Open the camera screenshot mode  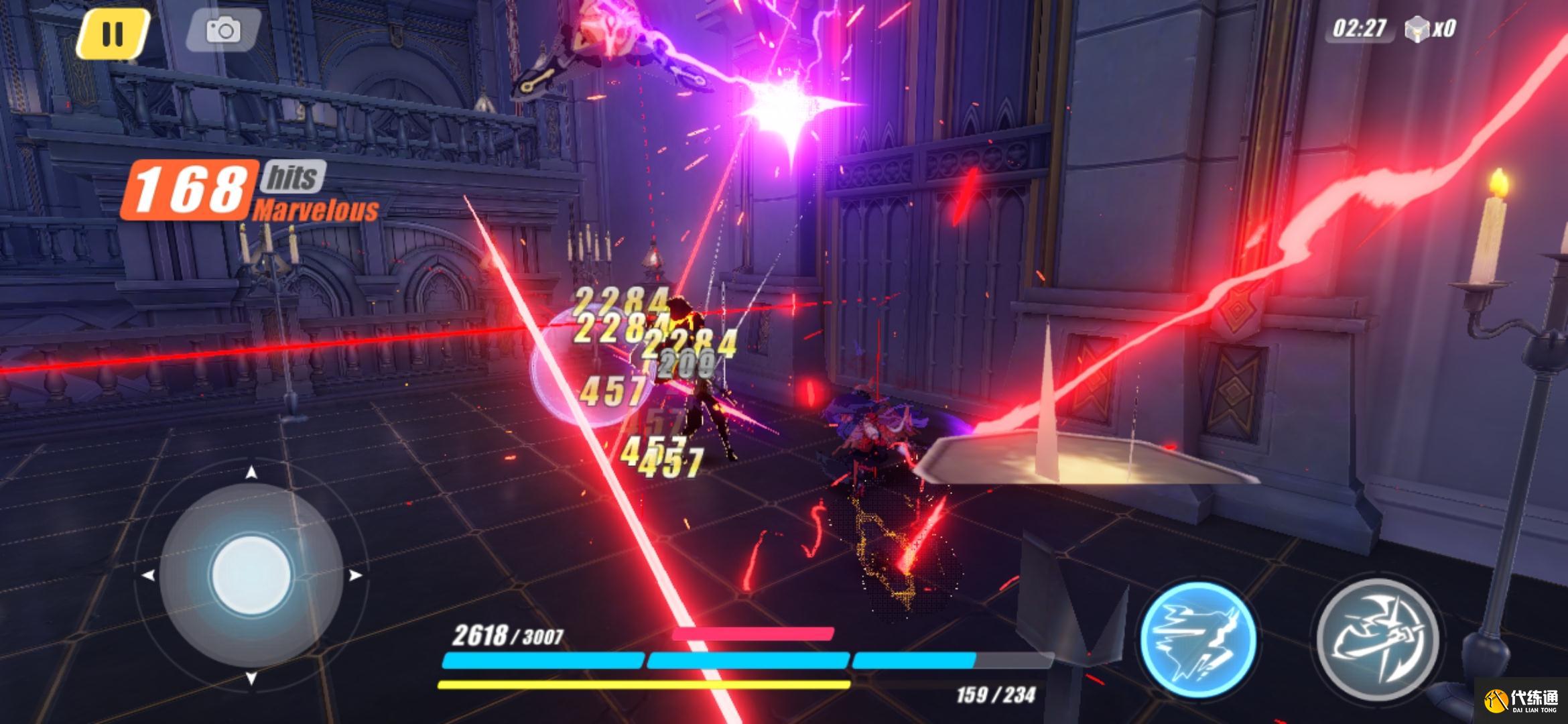pos(222,30)
